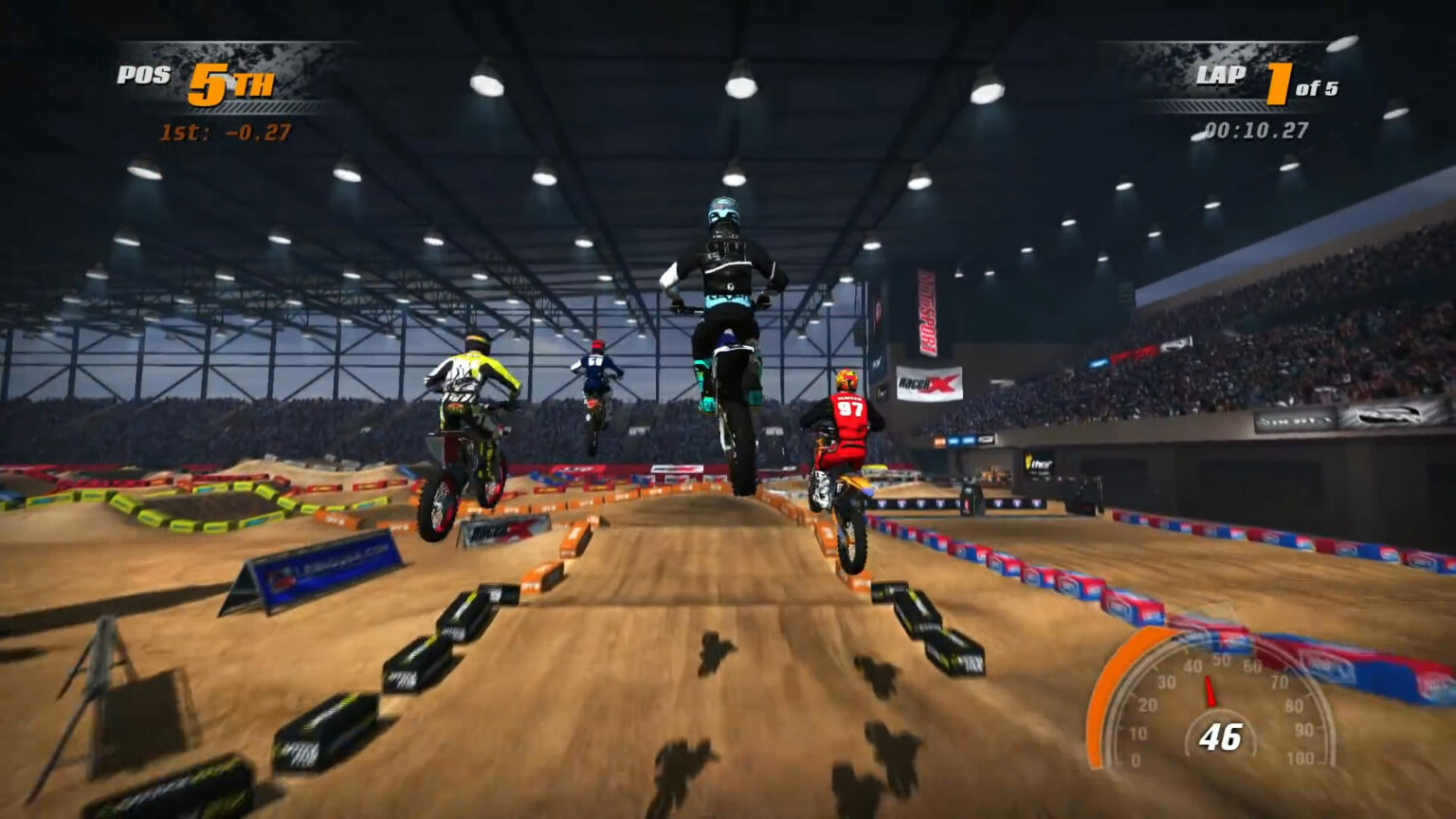Click the blue rider jumping in the distance
This screenshot has height=819, width=1456.
pos(595,370)
